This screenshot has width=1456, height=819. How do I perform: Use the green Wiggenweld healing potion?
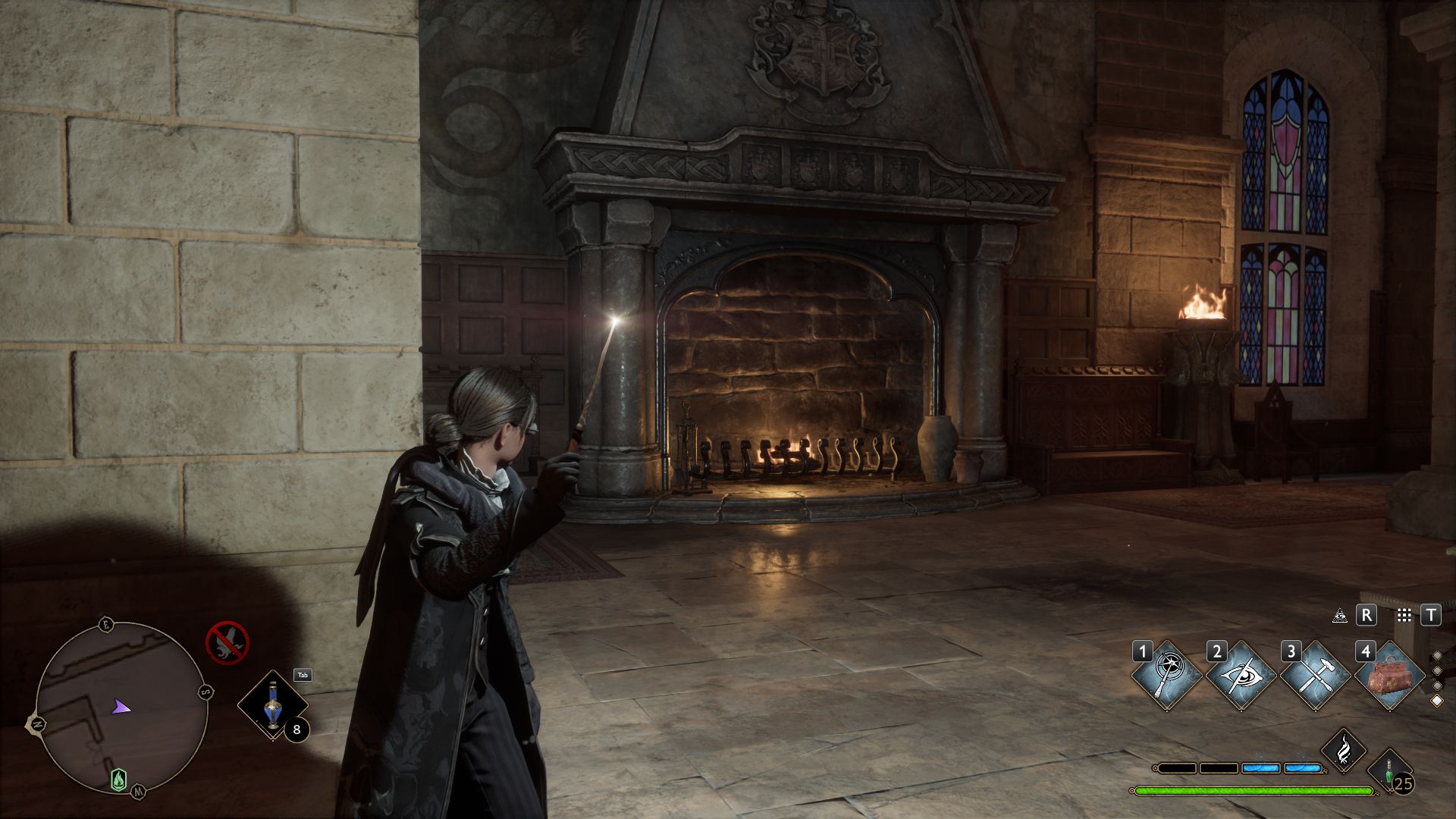1390,770
